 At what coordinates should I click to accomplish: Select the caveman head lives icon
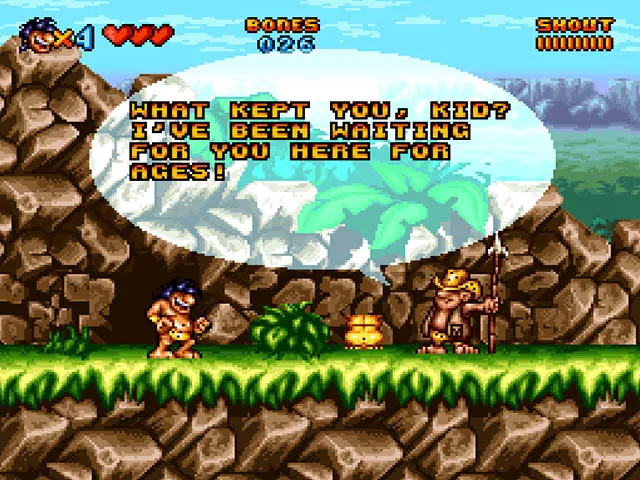coord(37,36)
